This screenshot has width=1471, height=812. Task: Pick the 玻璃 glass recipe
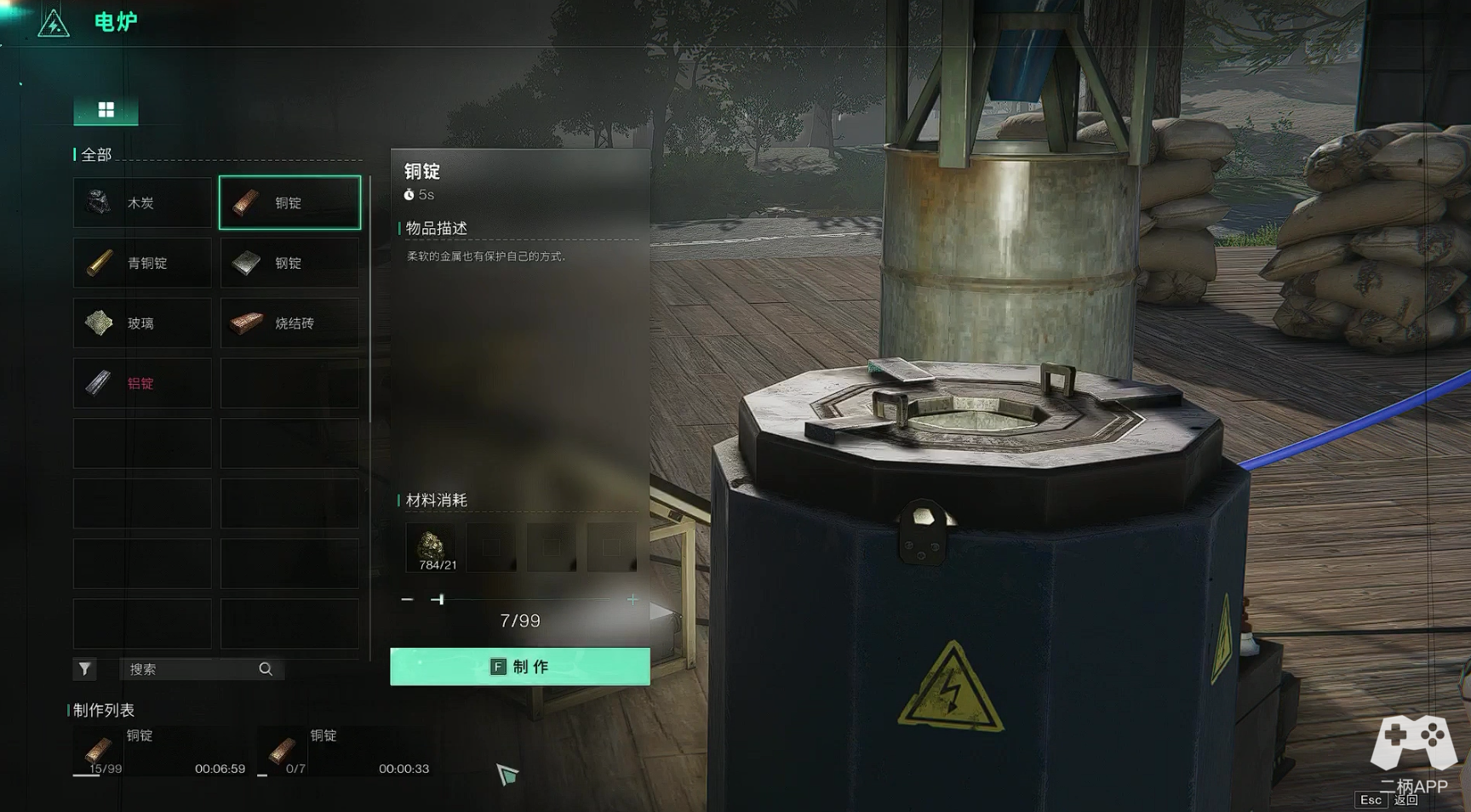tap(142, 323)
